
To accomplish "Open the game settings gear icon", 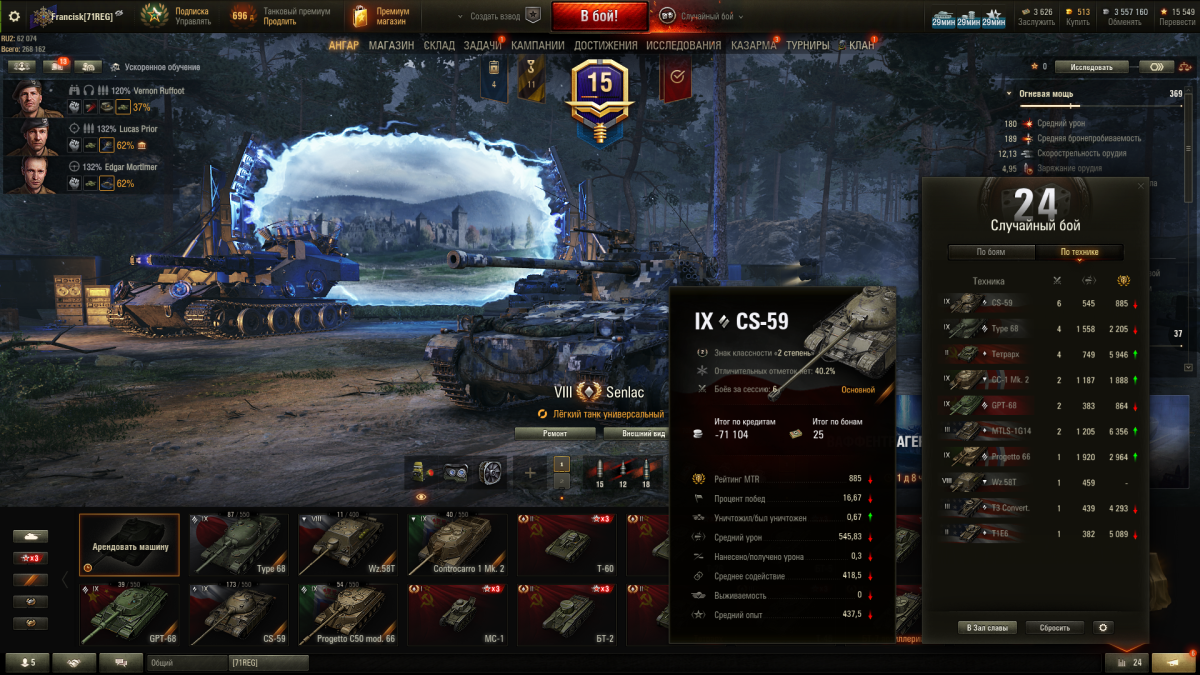I will tap(14, 16).
